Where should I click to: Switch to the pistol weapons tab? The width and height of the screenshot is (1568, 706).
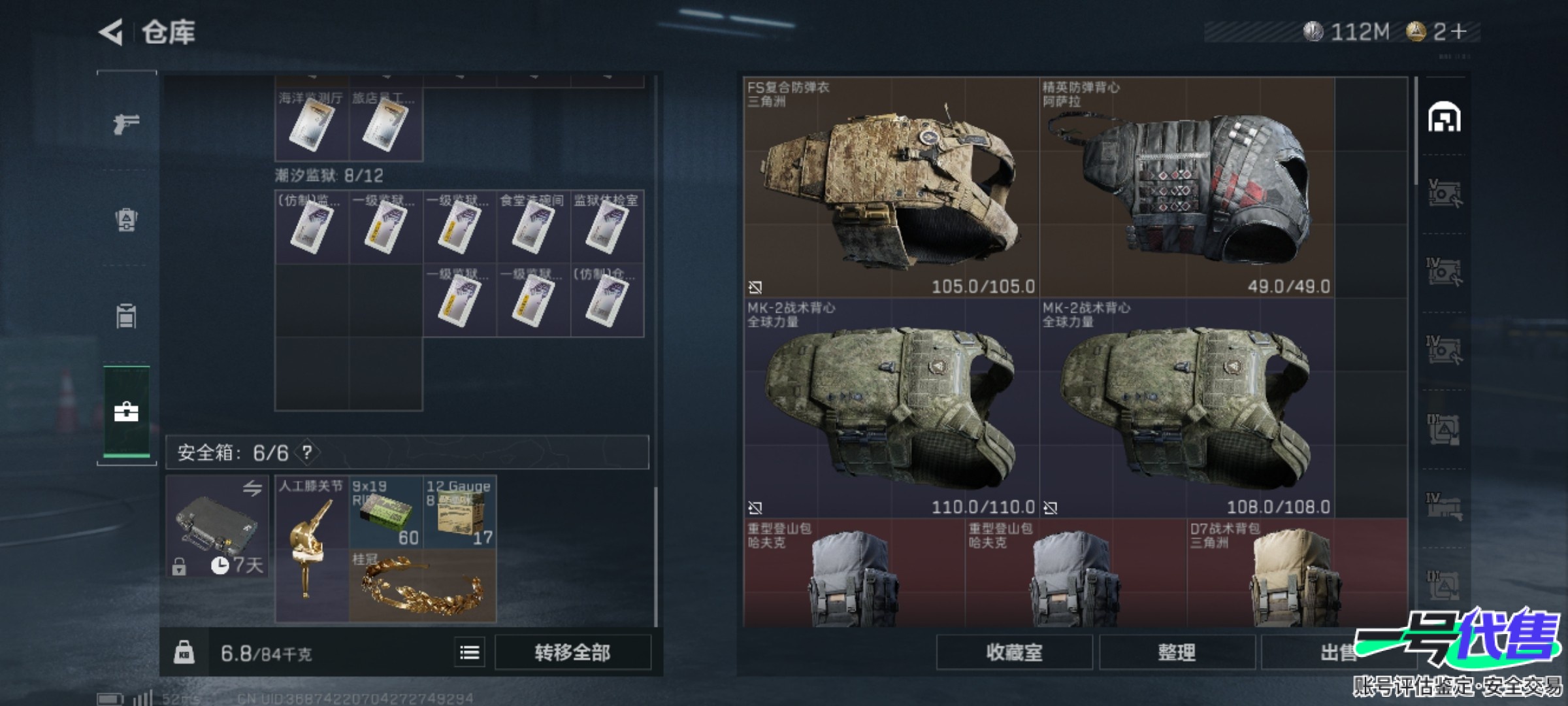click(126, 123)
